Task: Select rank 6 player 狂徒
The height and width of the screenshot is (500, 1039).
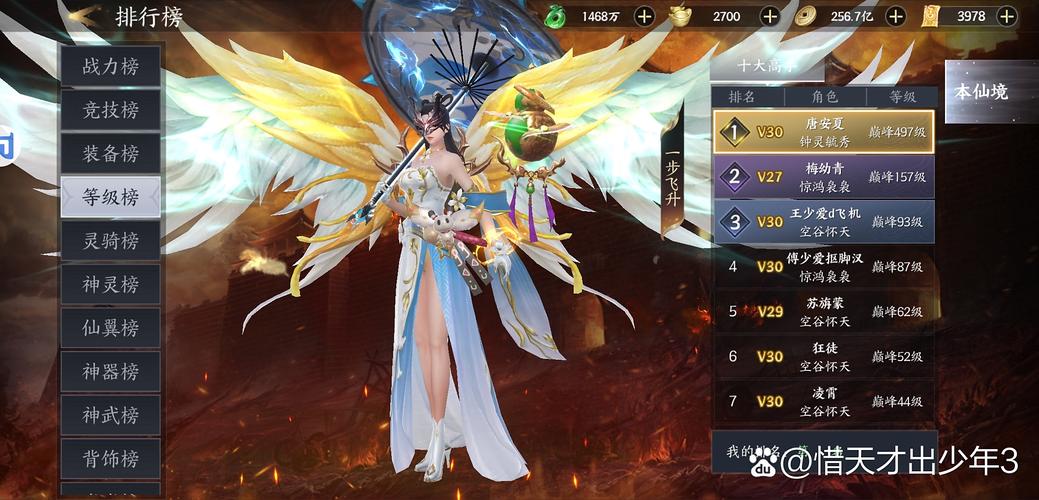Action: tap(824, 356)
